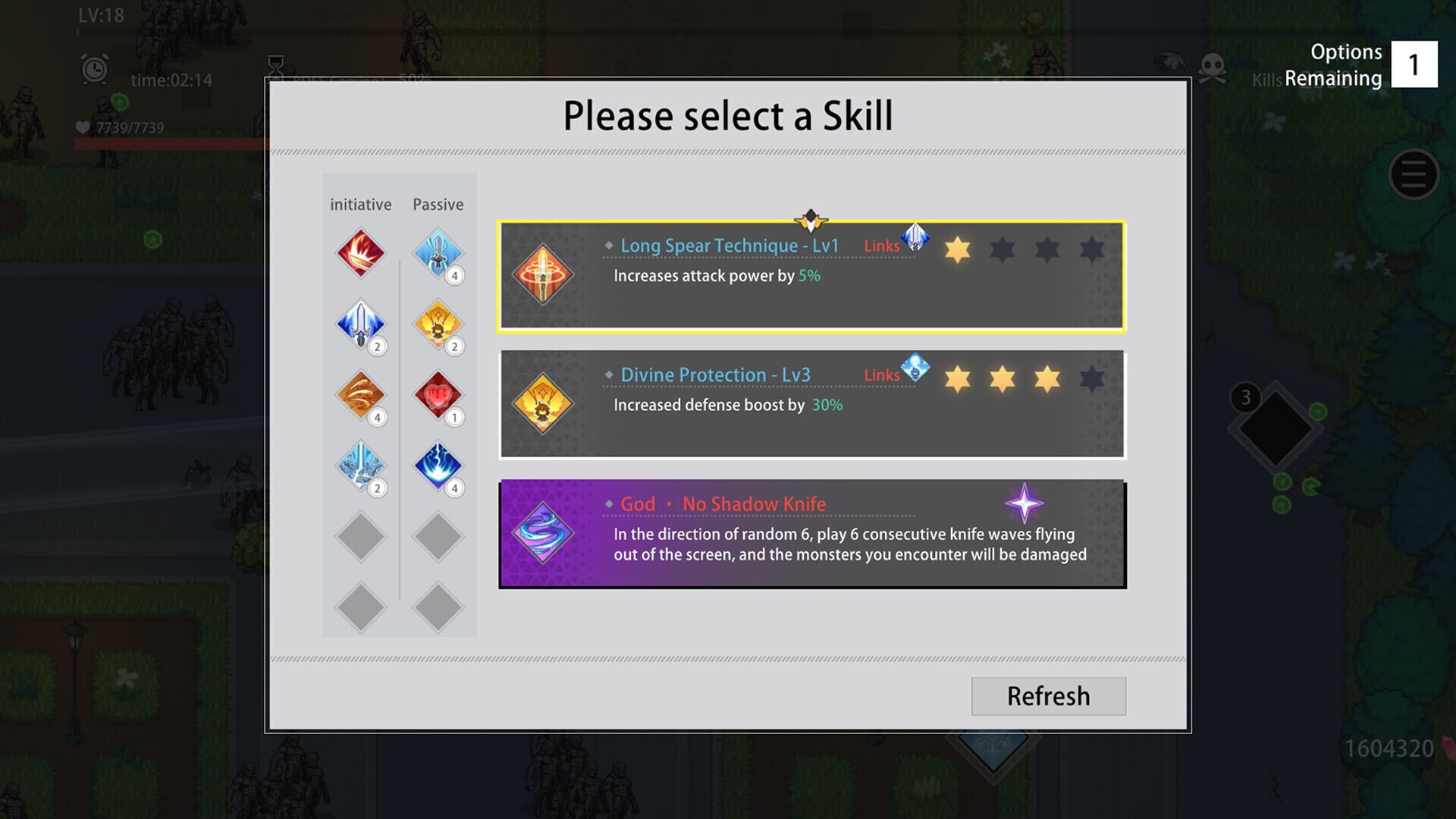Open Links for Long Spear Technique
1456x819 pixels.
click(x=881, y=246)
